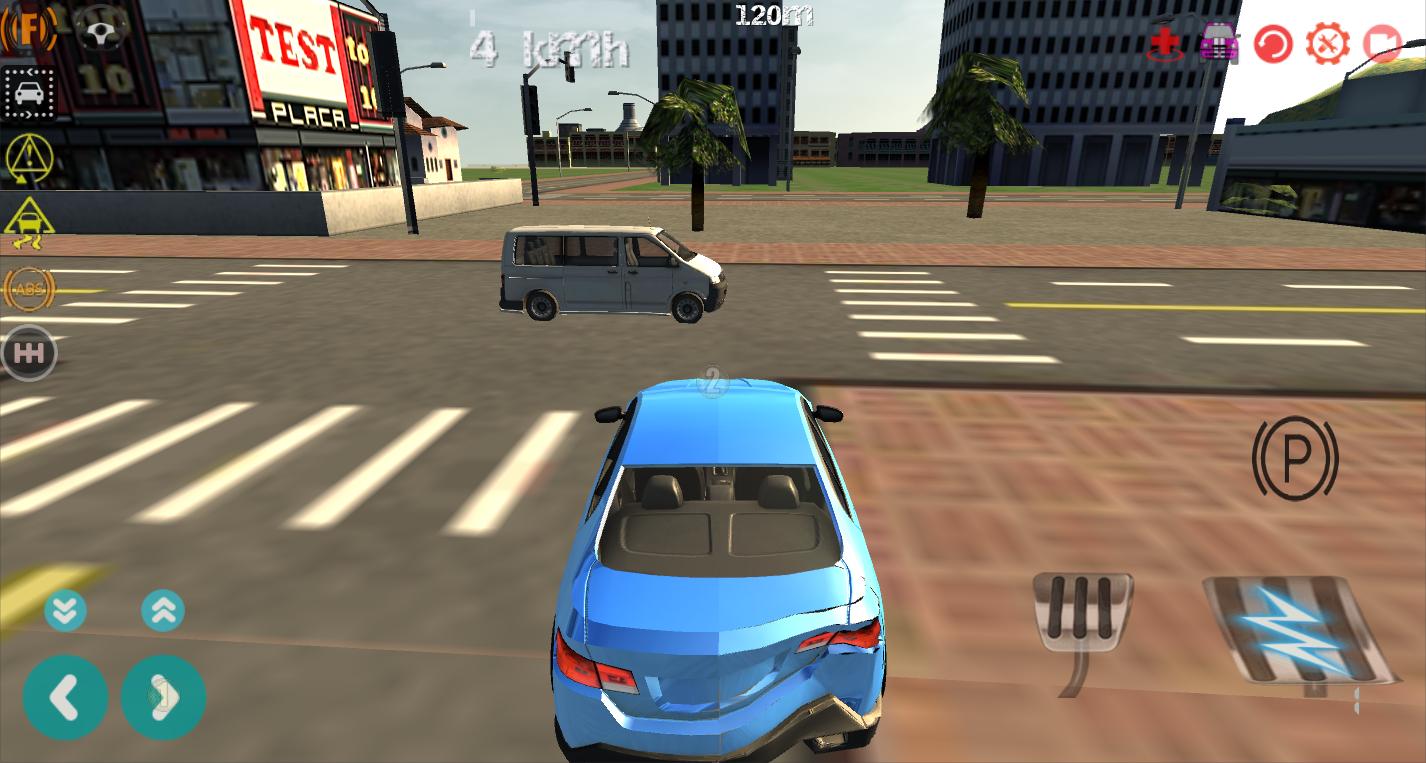Open settings with the gear and tools icon

[1328, 43]
